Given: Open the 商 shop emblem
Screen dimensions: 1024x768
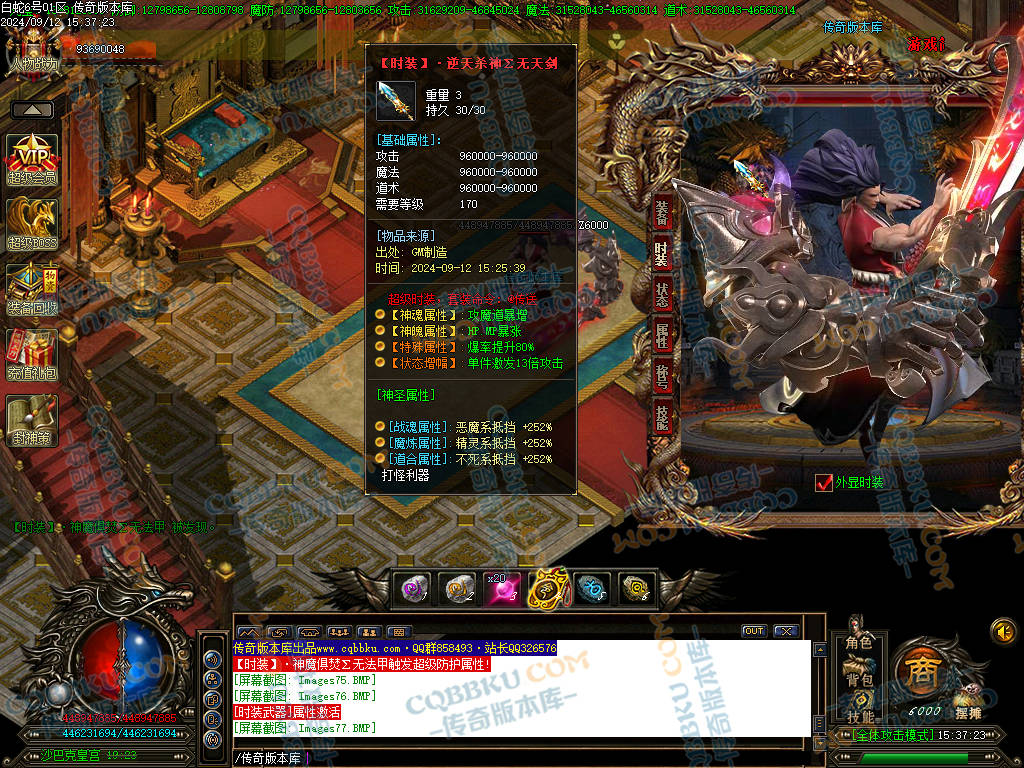Looking at the screenshot, I should [x=918, y=672].
